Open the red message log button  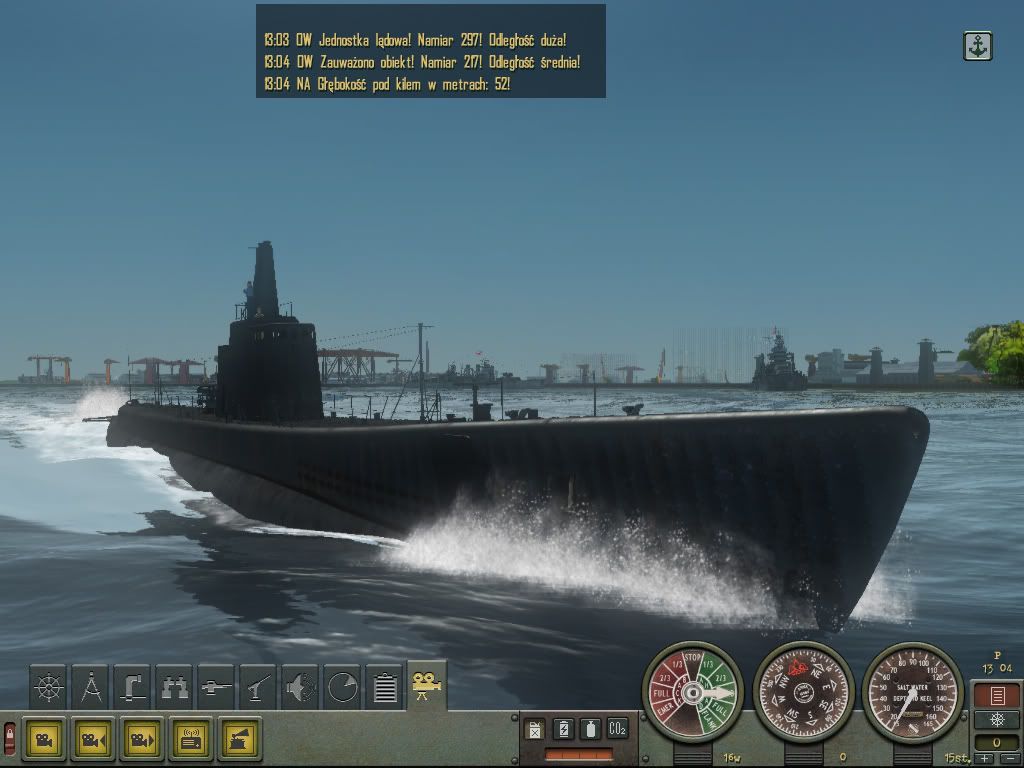tap(996, 696)
